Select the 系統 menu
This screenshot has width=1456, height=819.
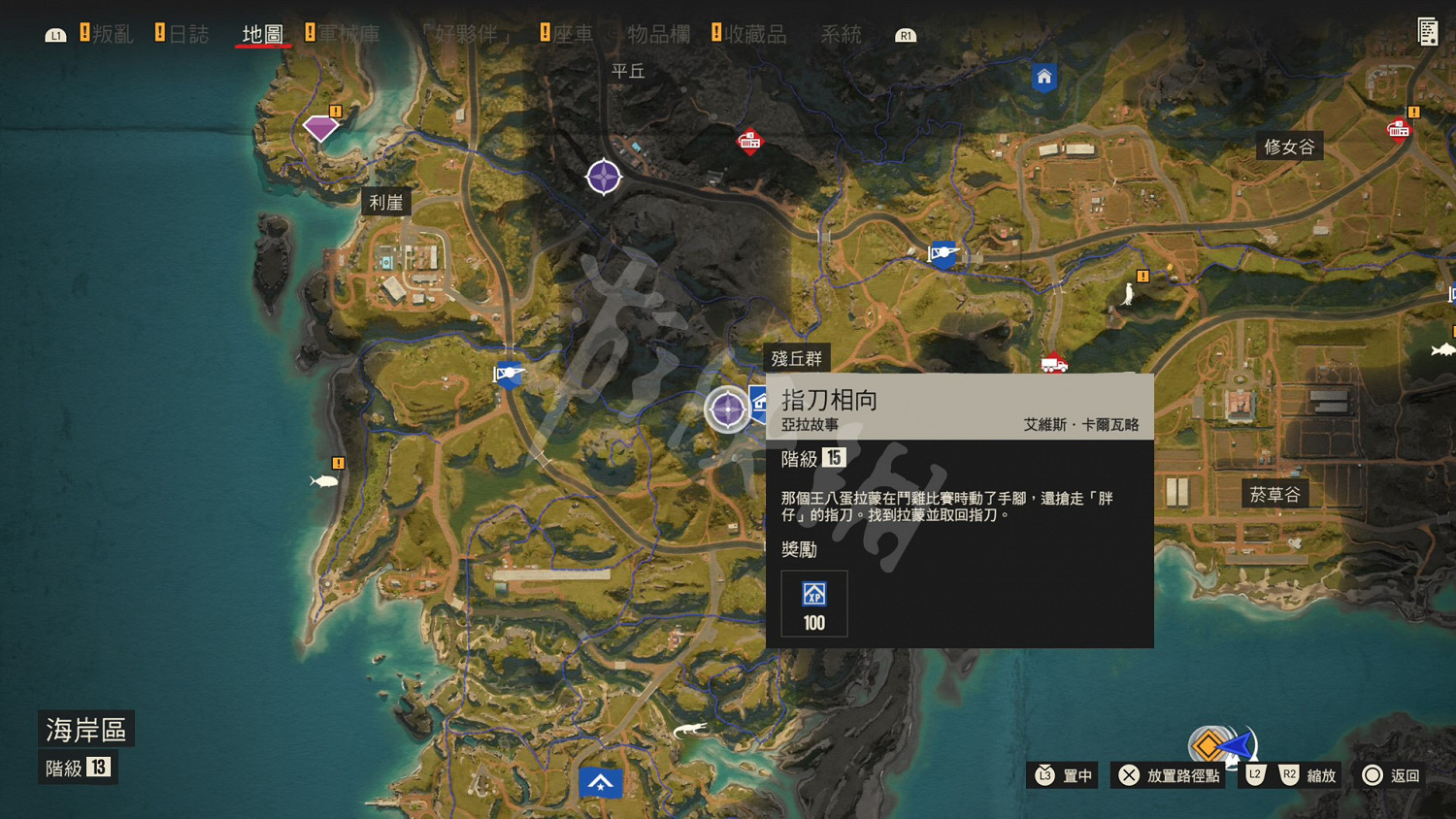click(x=839, y=32)
